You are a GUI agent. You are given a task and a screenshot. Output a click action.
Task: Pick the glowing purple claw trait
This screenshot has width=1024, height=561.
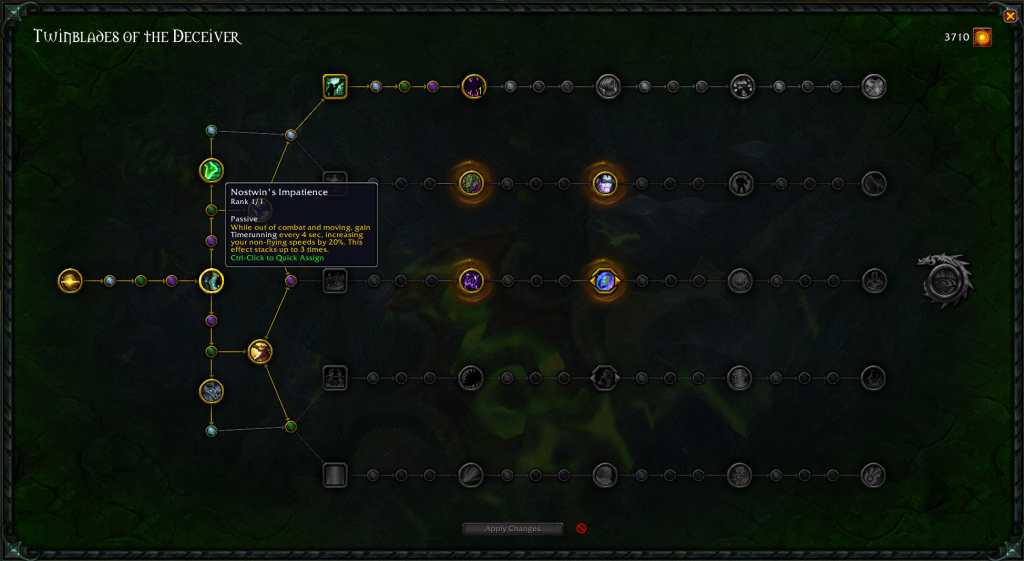(472, 281)
